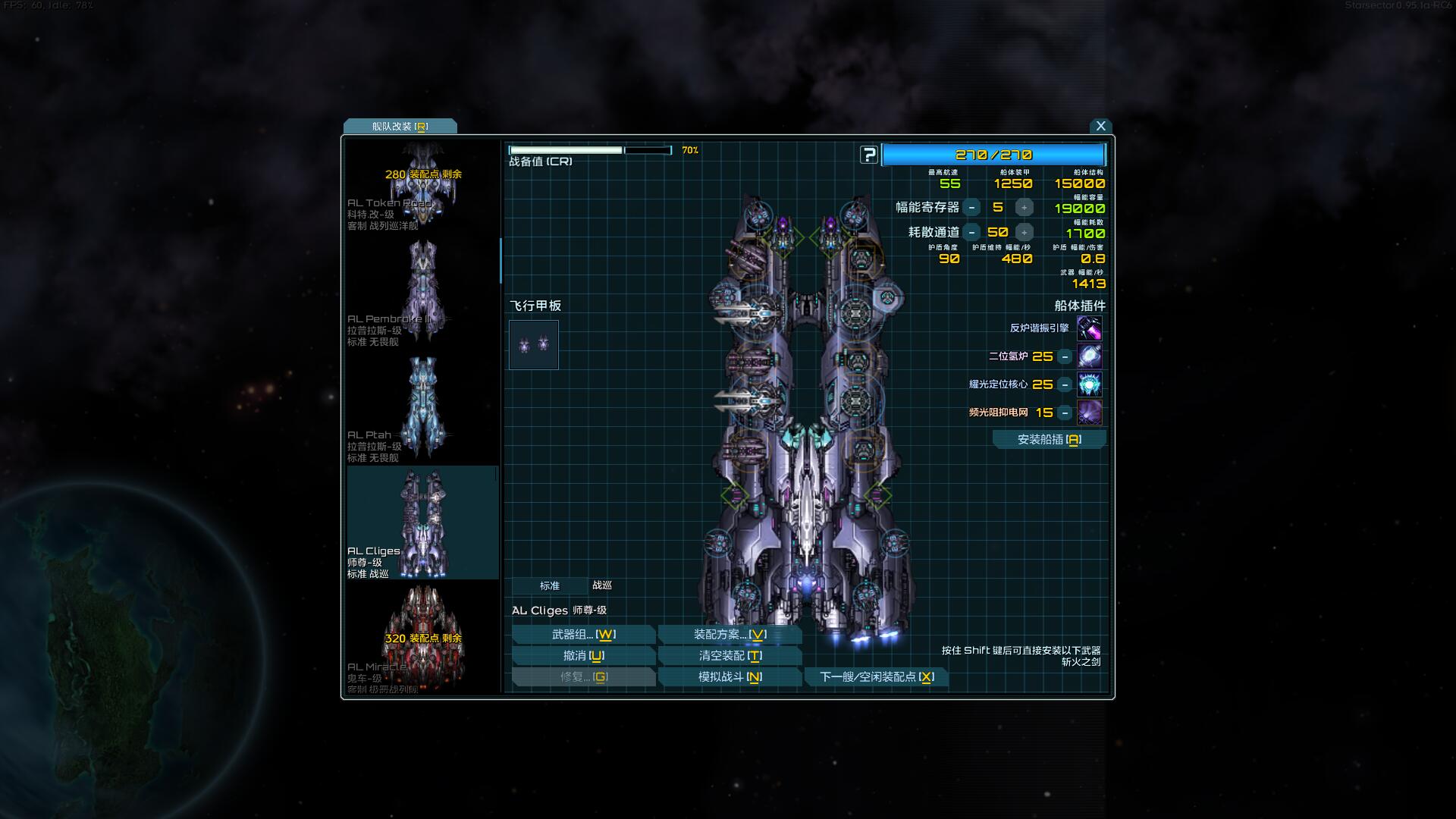Choose 清空装配 to strip the ship
1456x819 pixels.
click(730, 656)
